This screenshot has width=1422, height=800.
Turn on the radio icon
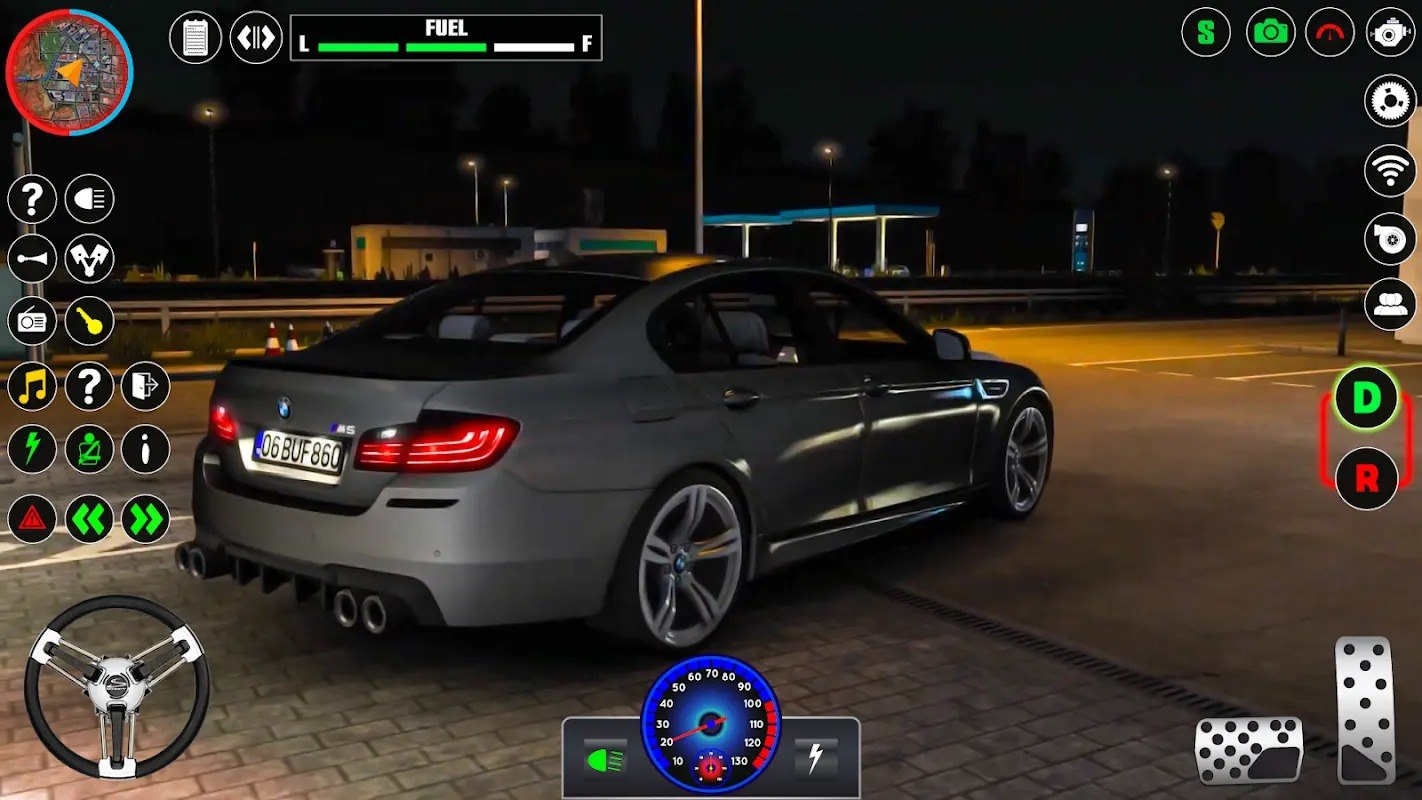(32, 321)
